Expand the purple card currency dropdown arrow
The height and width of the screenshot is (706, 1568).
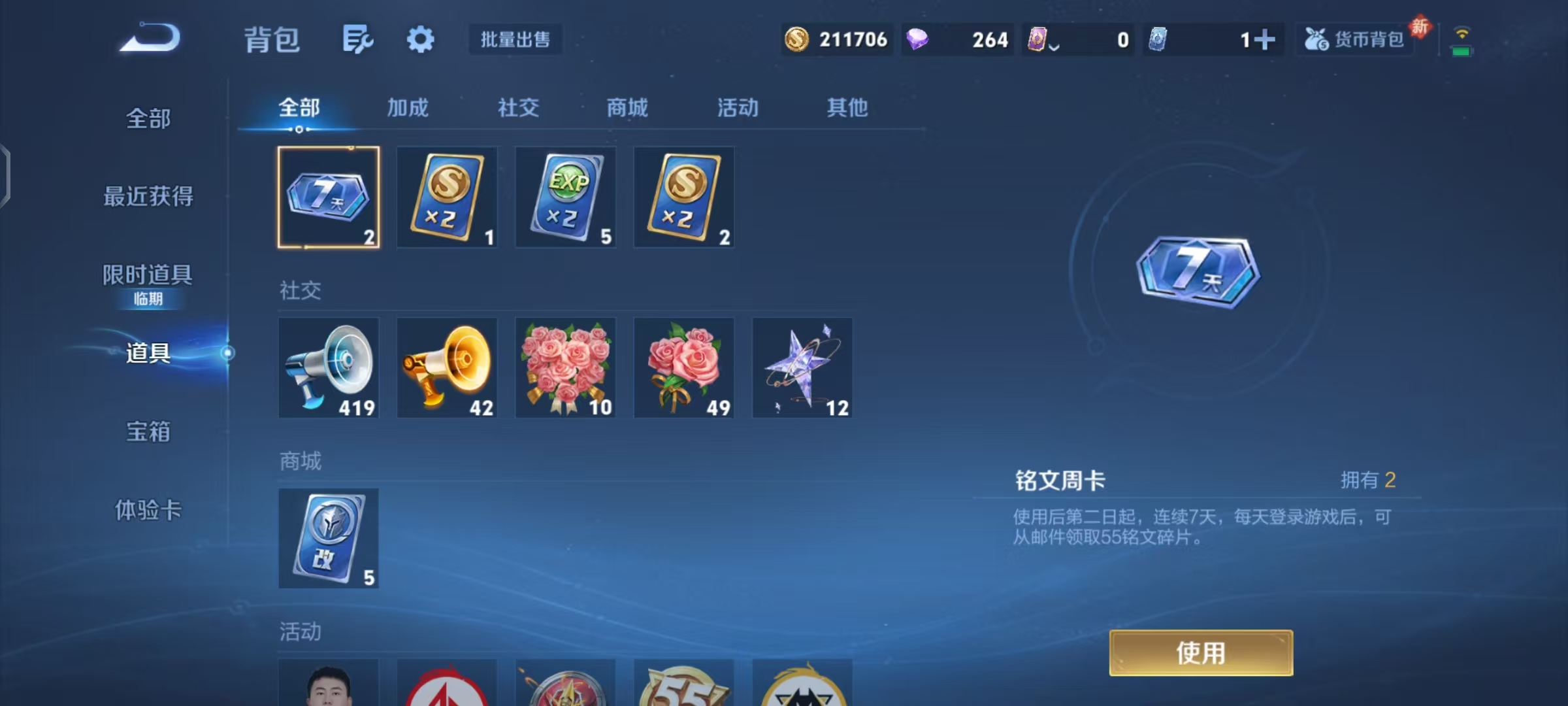coord(1053,46)
